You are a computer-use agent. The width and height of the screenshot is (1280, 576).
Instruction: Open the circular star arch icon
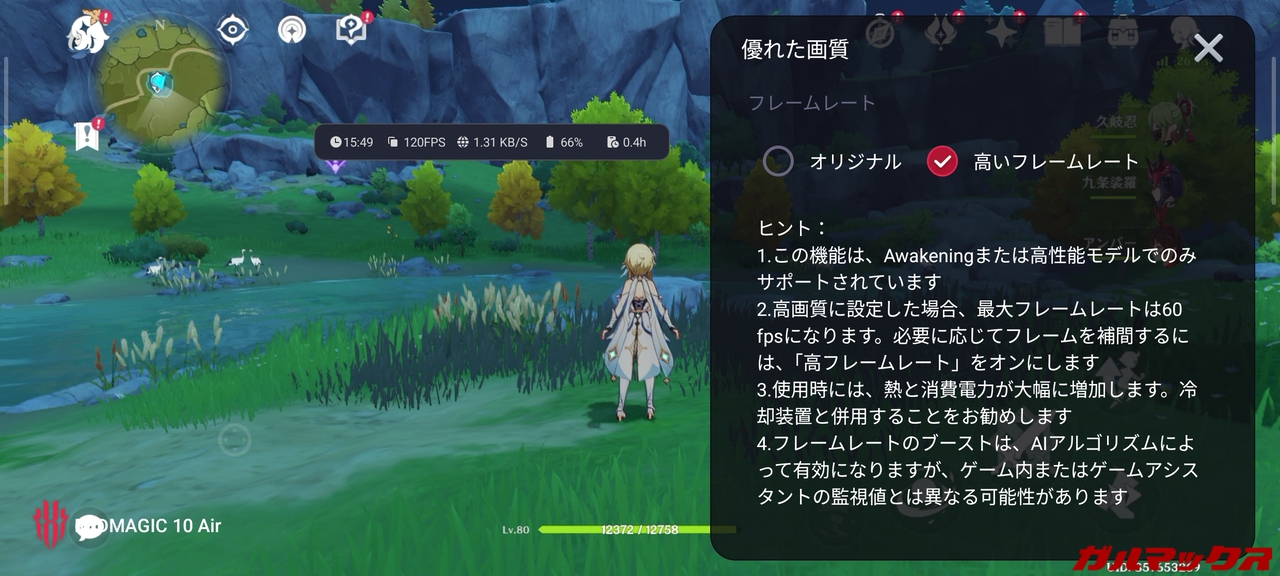click(x=292, y=30)
